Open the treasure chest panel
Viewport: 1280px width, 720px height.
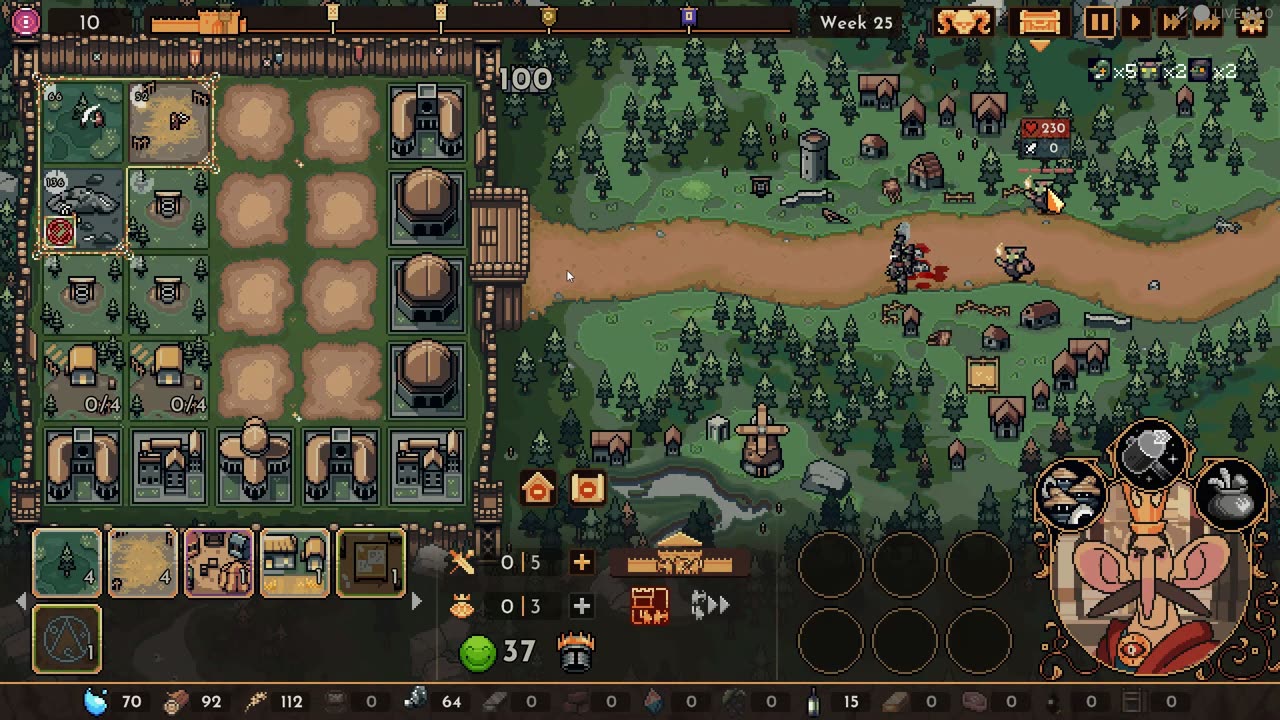(1038, 22)
